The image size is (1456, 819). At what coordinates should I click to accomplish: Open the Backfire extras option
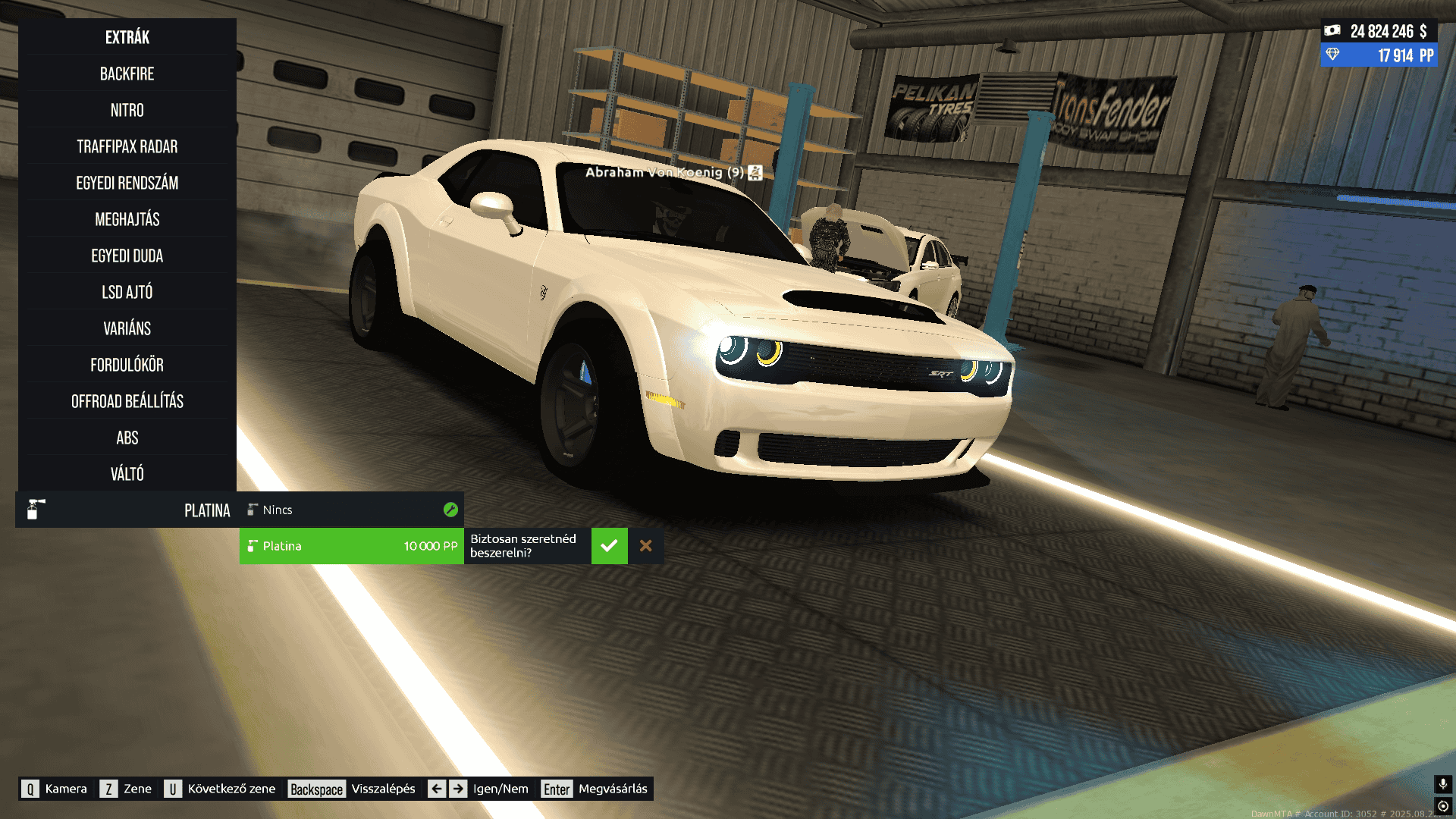(127, 74)
